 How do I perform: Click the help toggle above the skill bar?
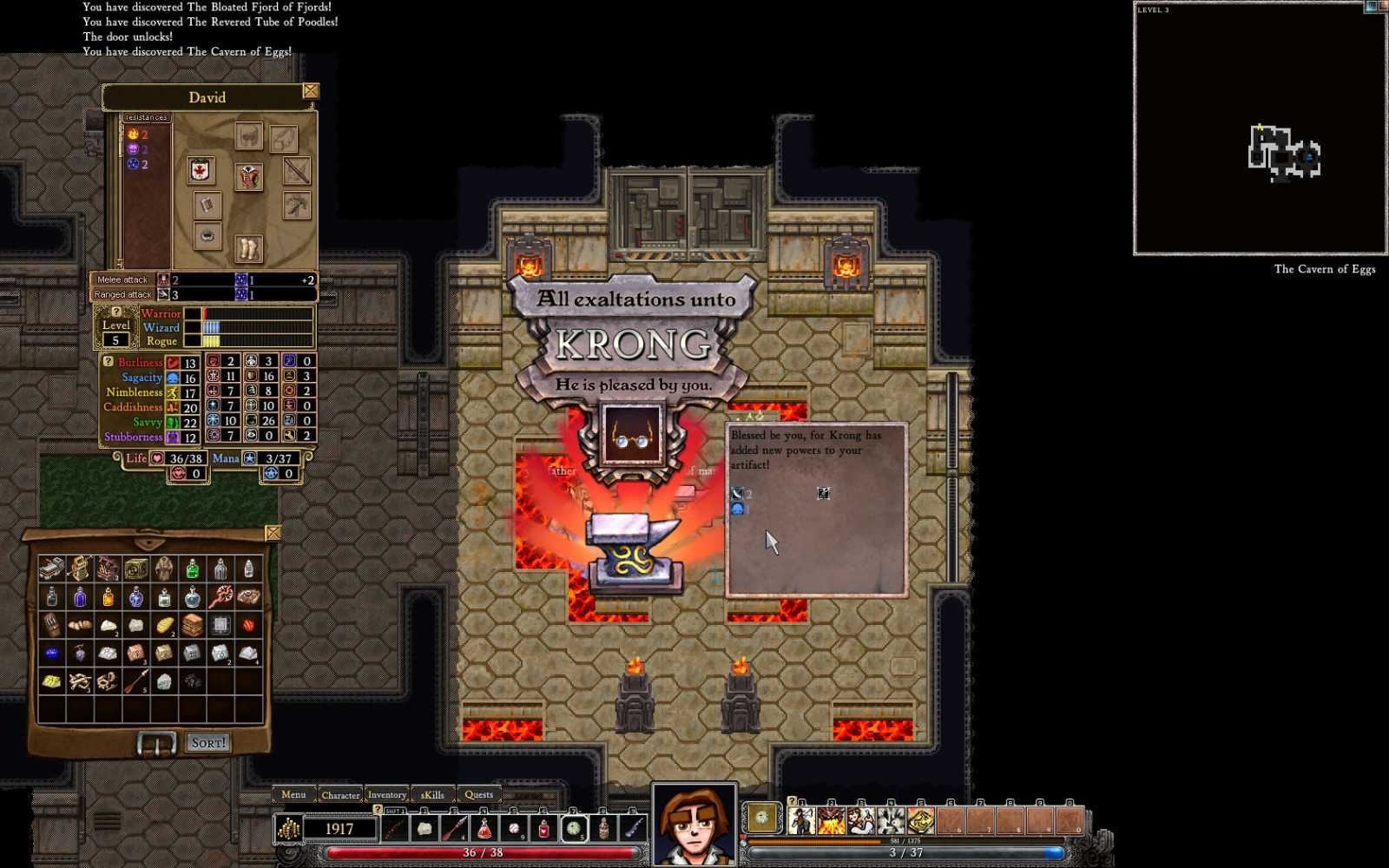click(x=792, y=800)
